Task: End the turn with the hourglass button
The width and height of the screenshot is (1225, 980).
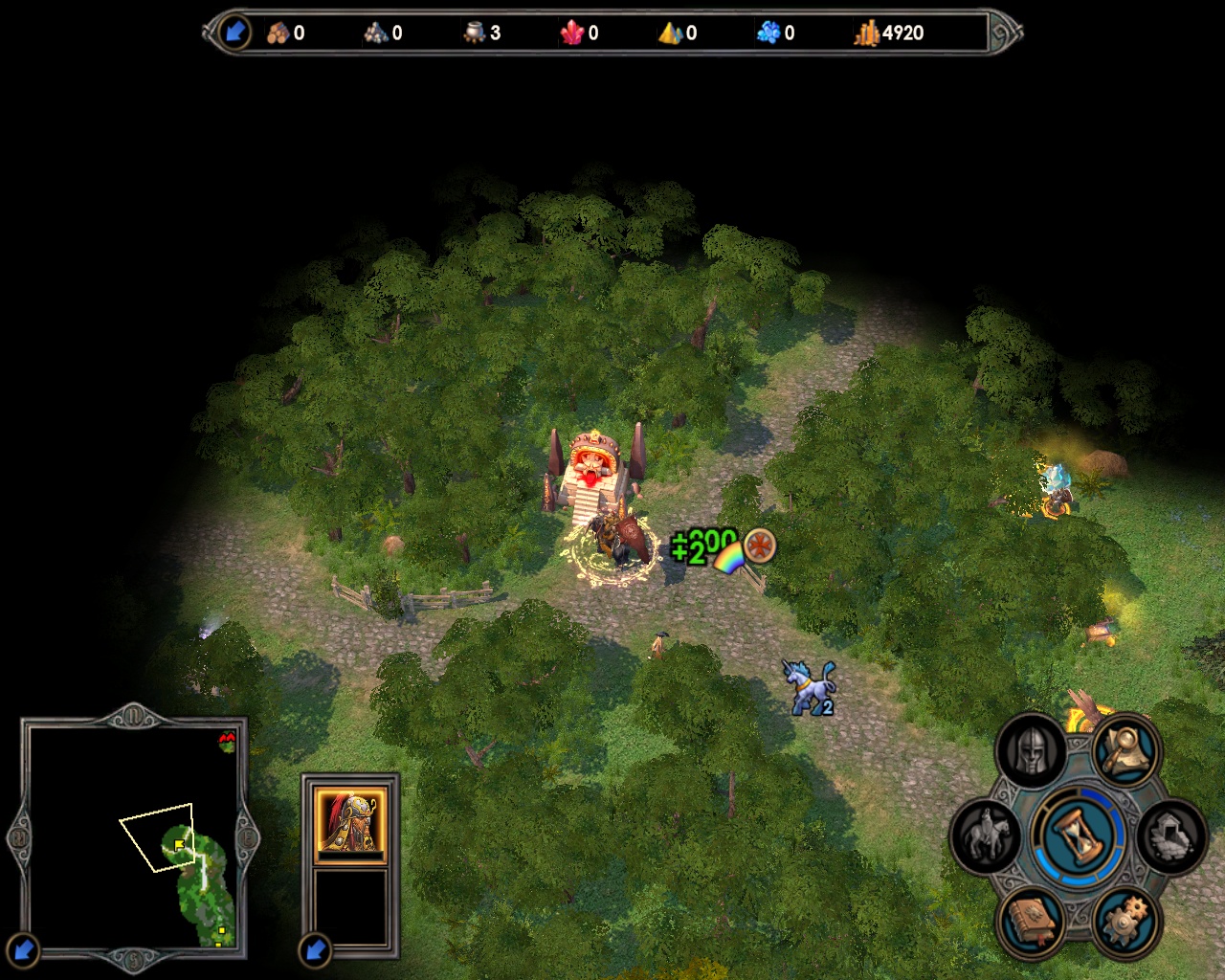Action: coord(1080,835)
